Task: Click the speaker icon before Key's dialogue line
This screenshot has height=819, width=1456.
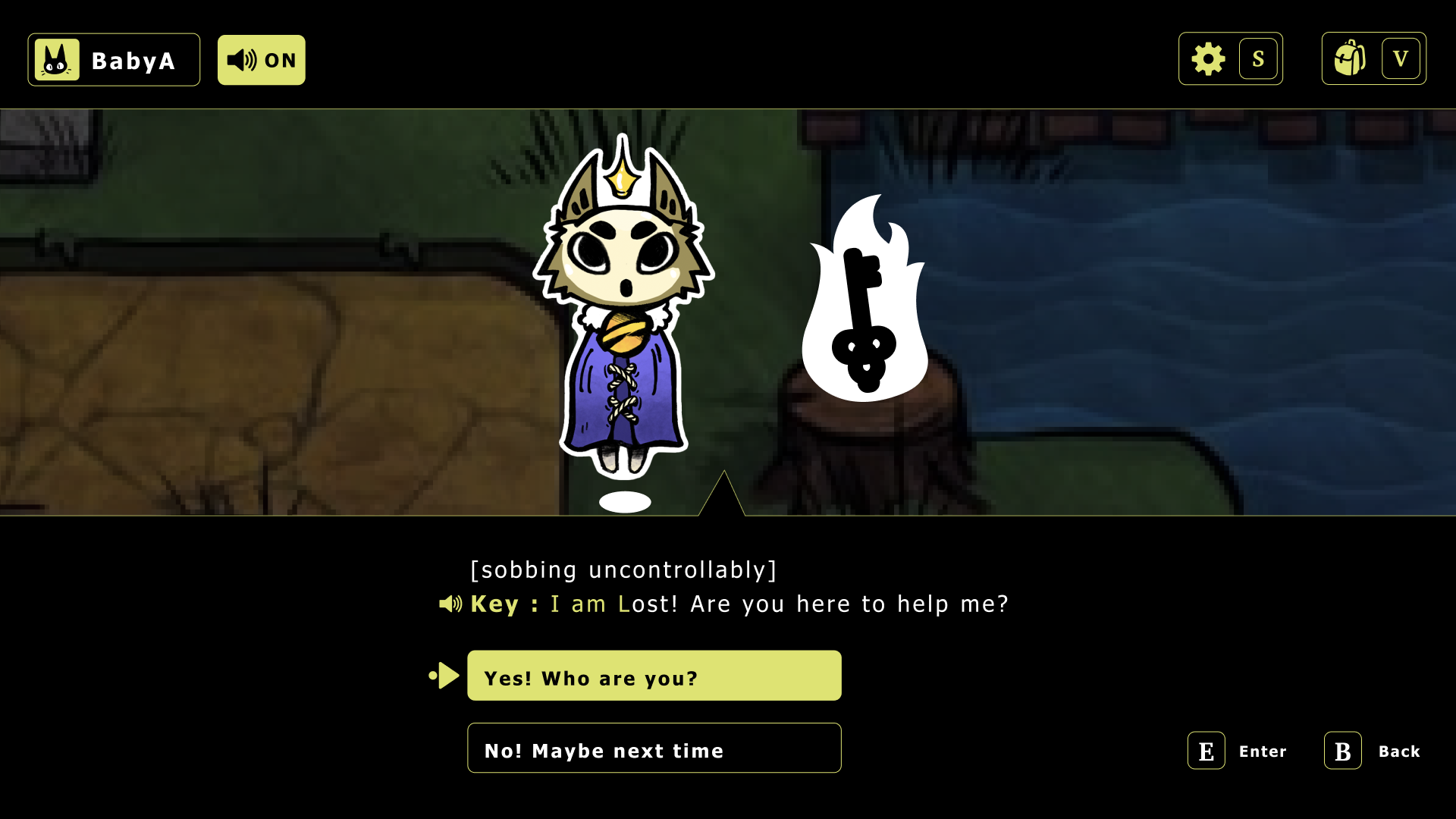Action: pos(450,604)
